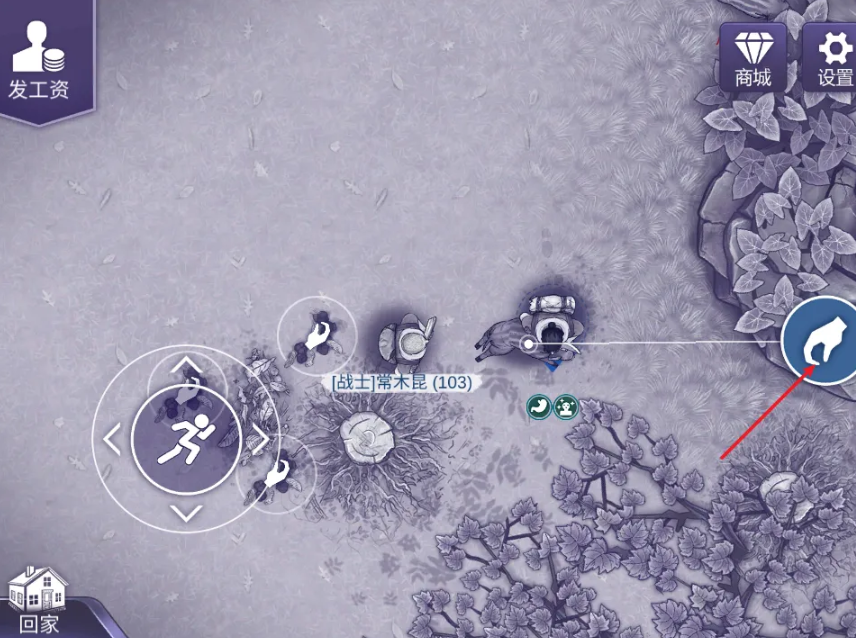This screenshot has height=638, width=856.
Task: Click the joystick's left arrow
Action: coord(112,438)
